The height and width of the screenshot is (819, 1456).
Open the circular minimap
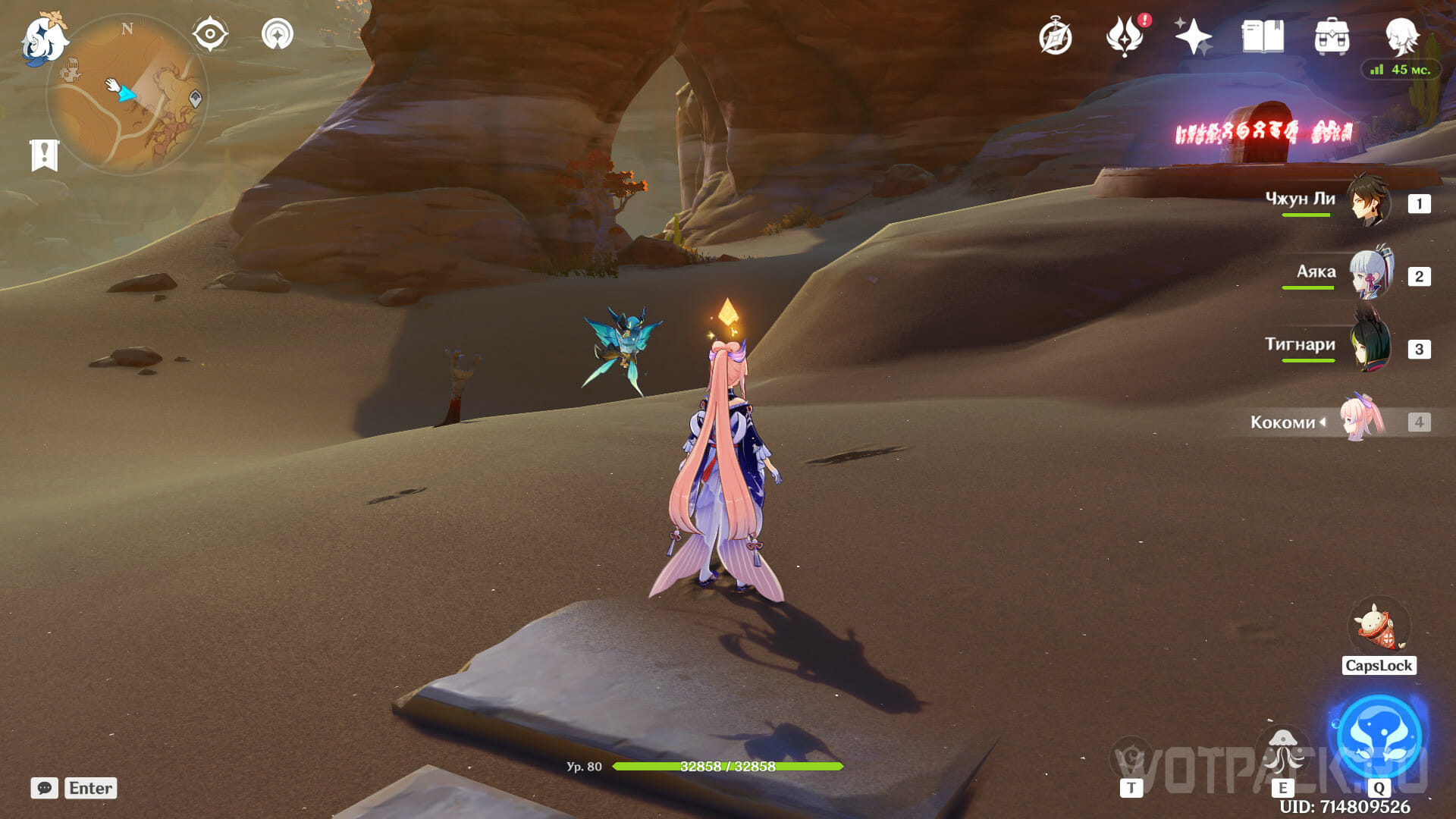click(127, 95)
